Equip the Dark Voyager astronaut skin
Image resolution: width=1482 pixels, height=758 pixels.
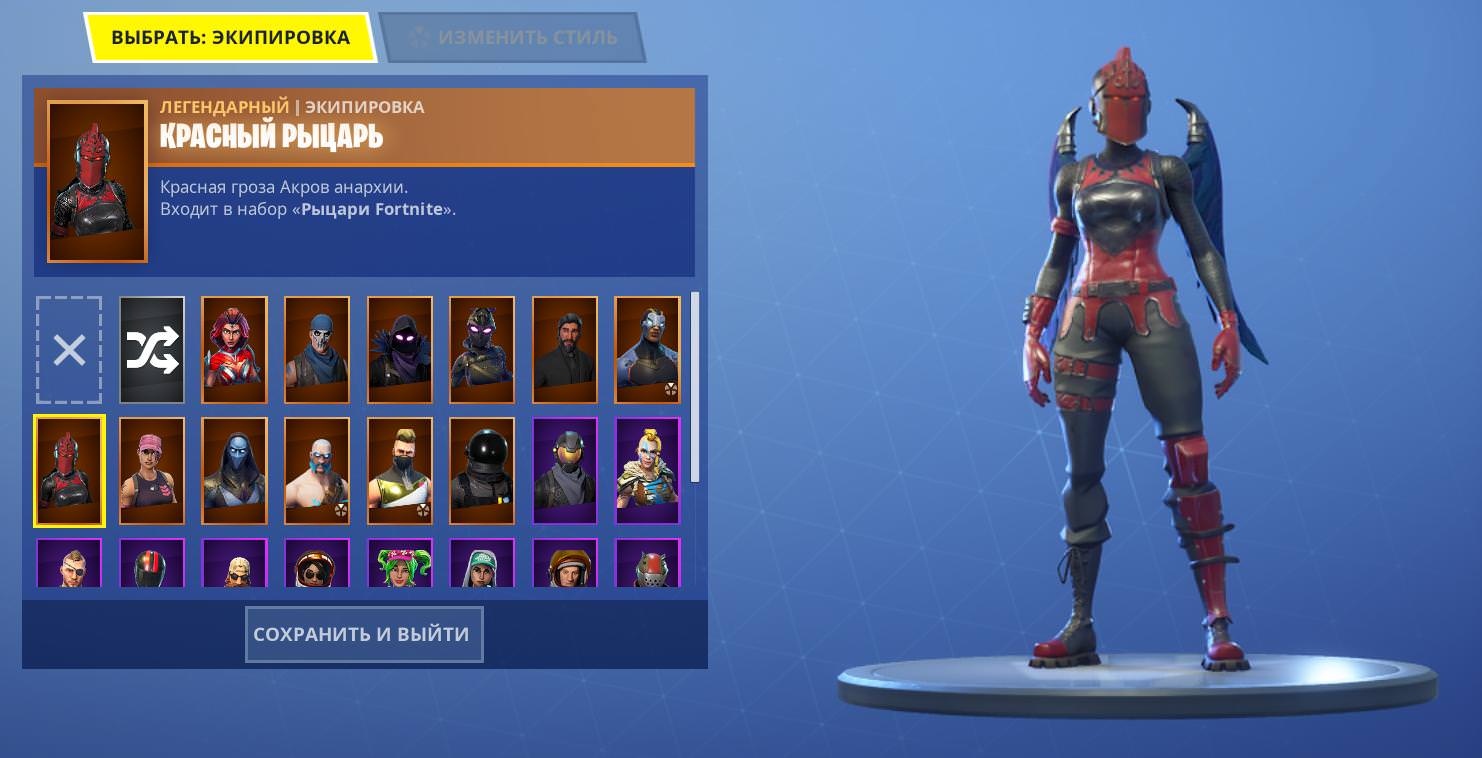pos(482,471)
